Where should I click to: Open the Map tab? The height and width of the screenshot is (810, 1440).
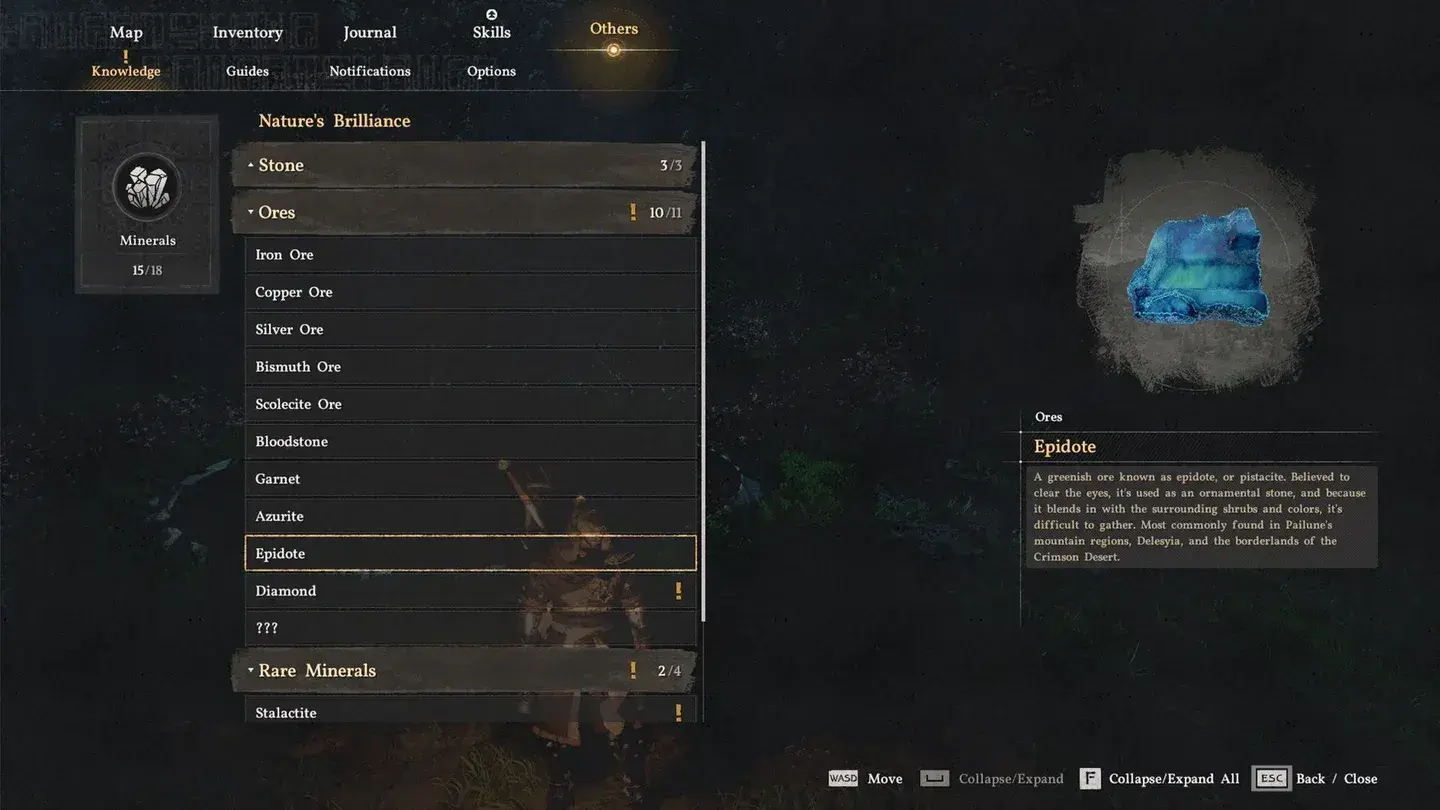(126, 32)
